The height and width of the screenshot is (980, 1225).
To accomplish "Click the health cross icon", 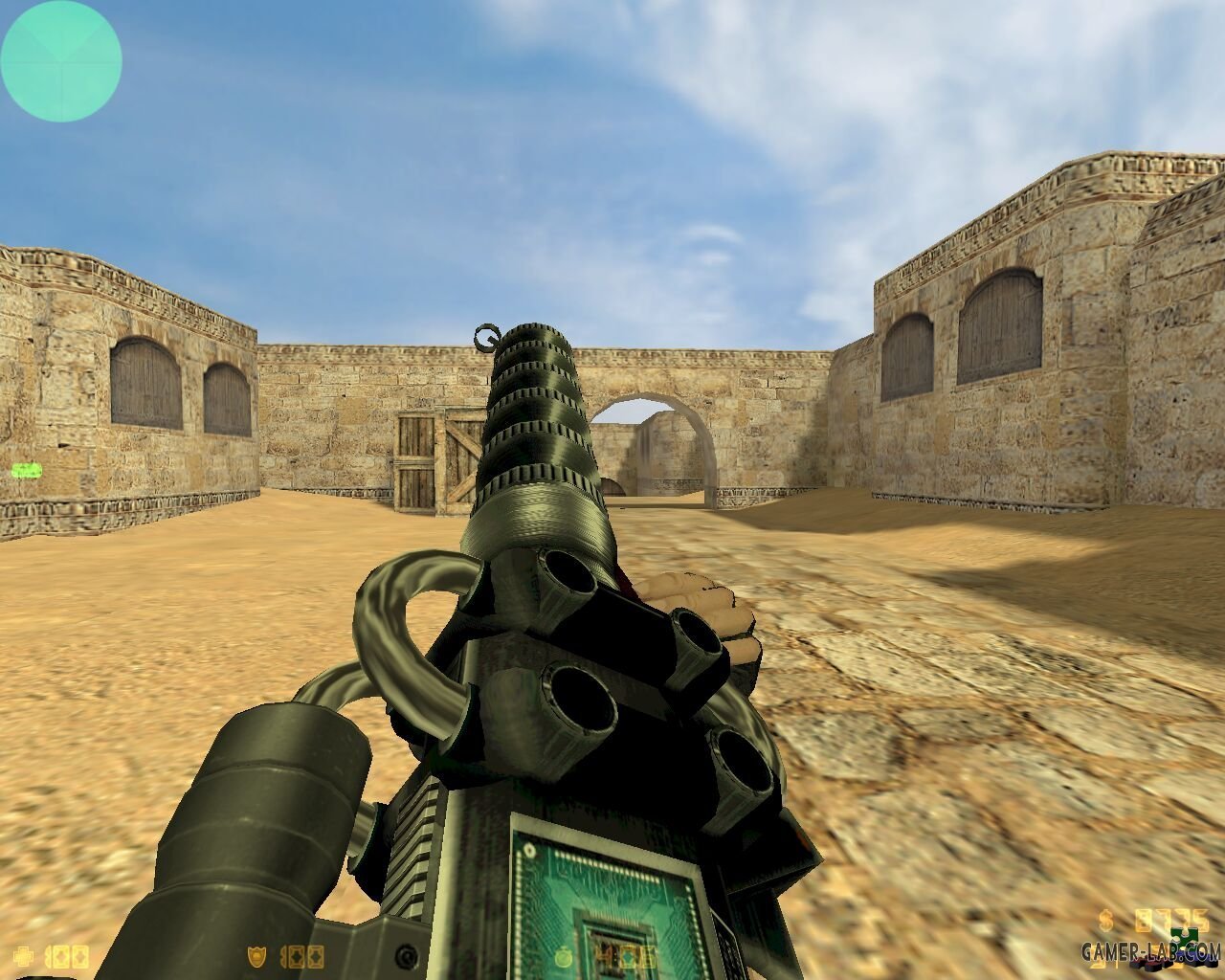I will pyautogui.click(x=24, y=955).
